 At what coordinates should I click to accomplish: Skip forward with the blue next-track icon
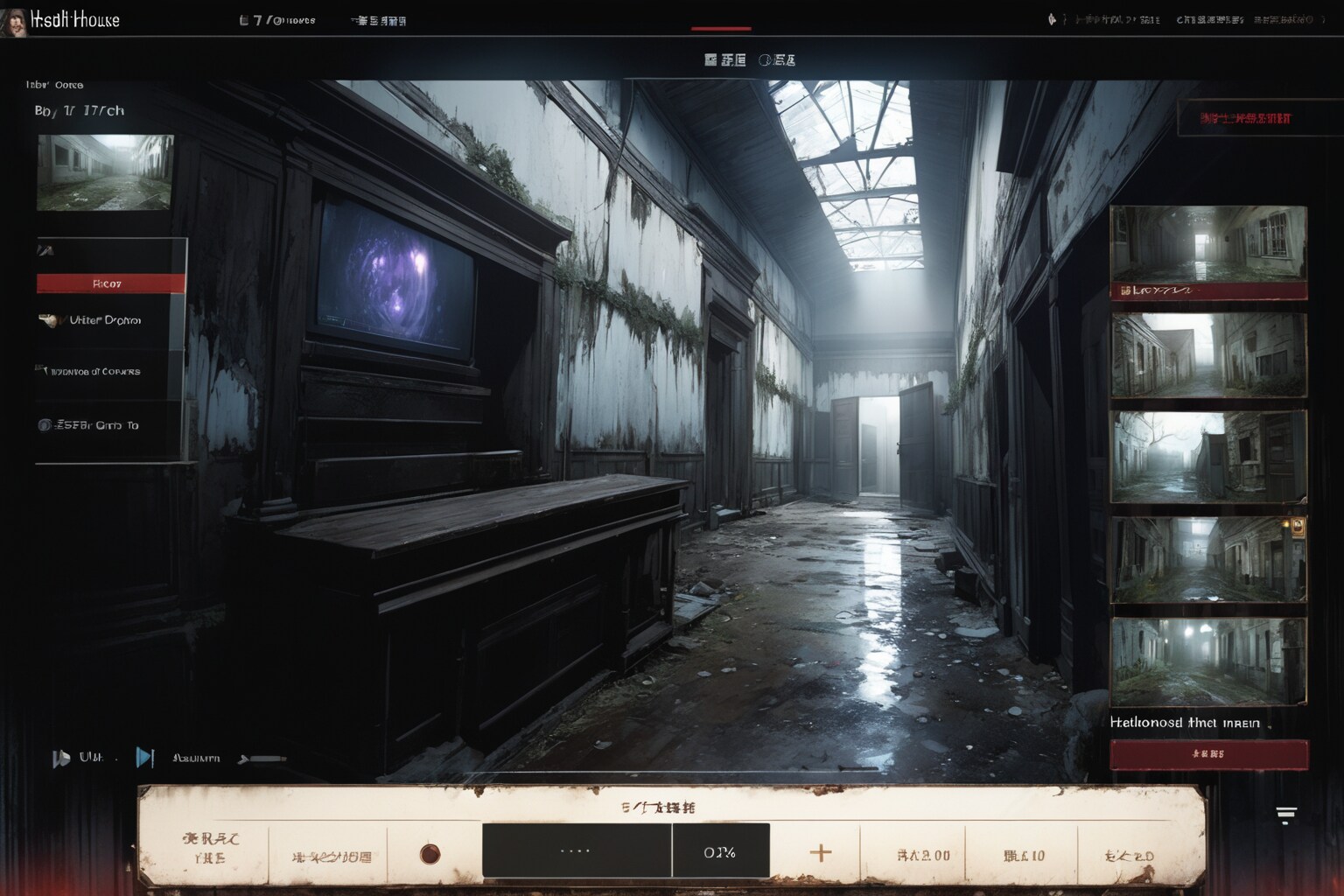click(145, 758)
